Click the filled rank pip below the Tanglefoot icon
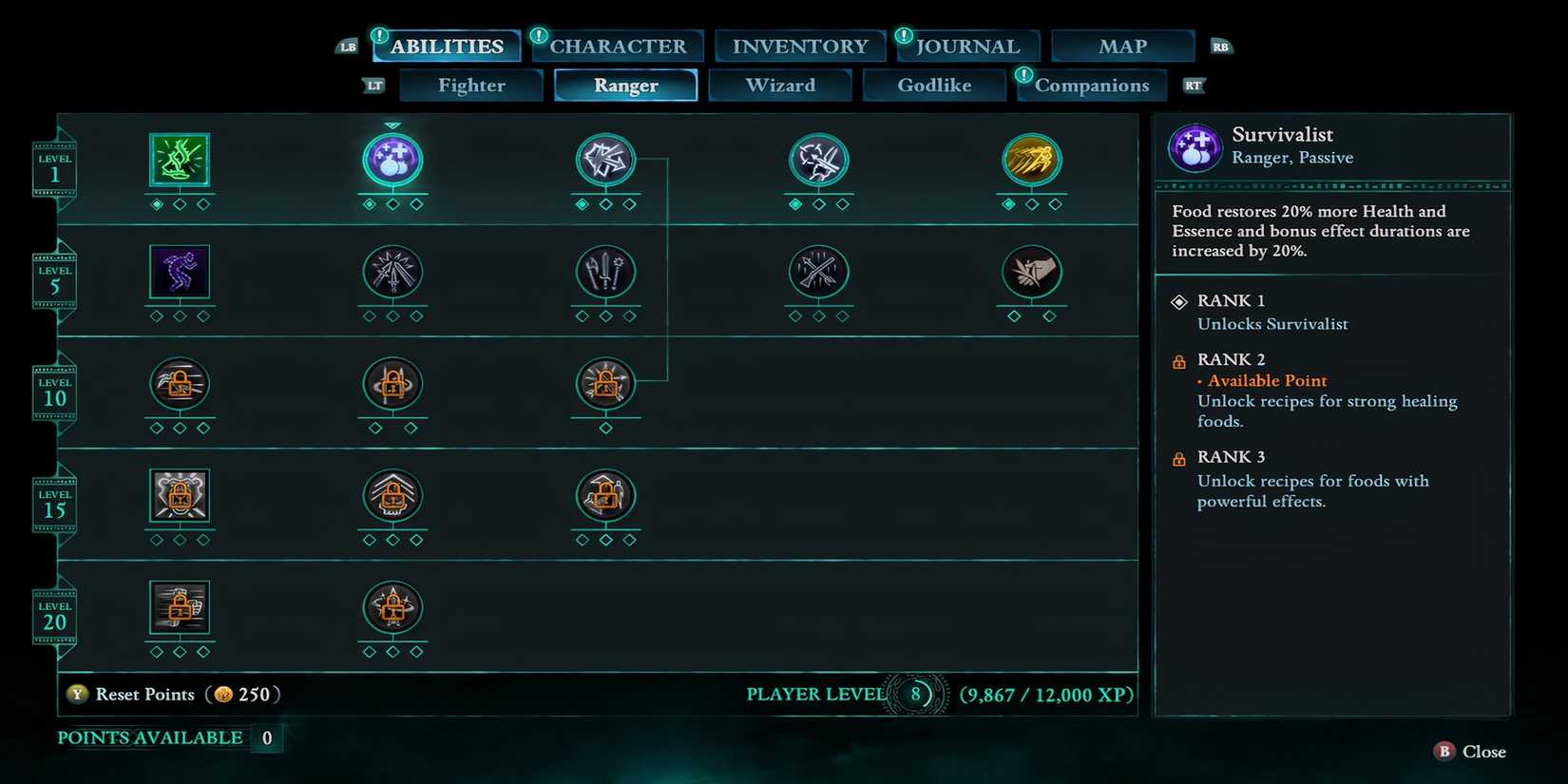The width and height of the screenshot is (1568, 784). (x=158, y=202)
